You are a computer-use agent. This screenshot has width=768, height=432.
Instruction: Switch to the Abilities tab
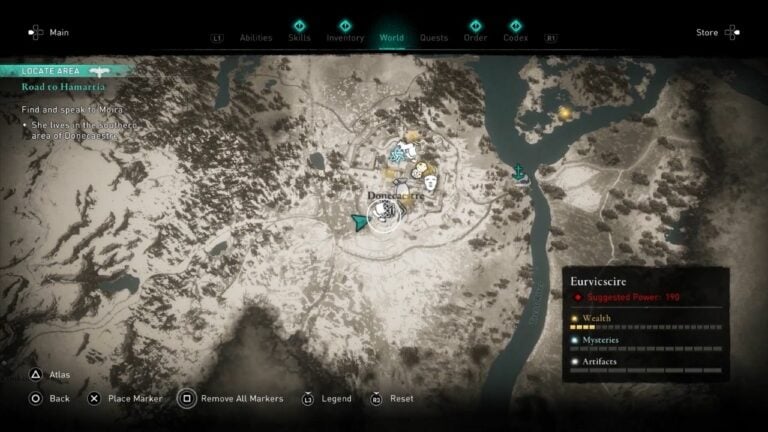click(256, 38)
